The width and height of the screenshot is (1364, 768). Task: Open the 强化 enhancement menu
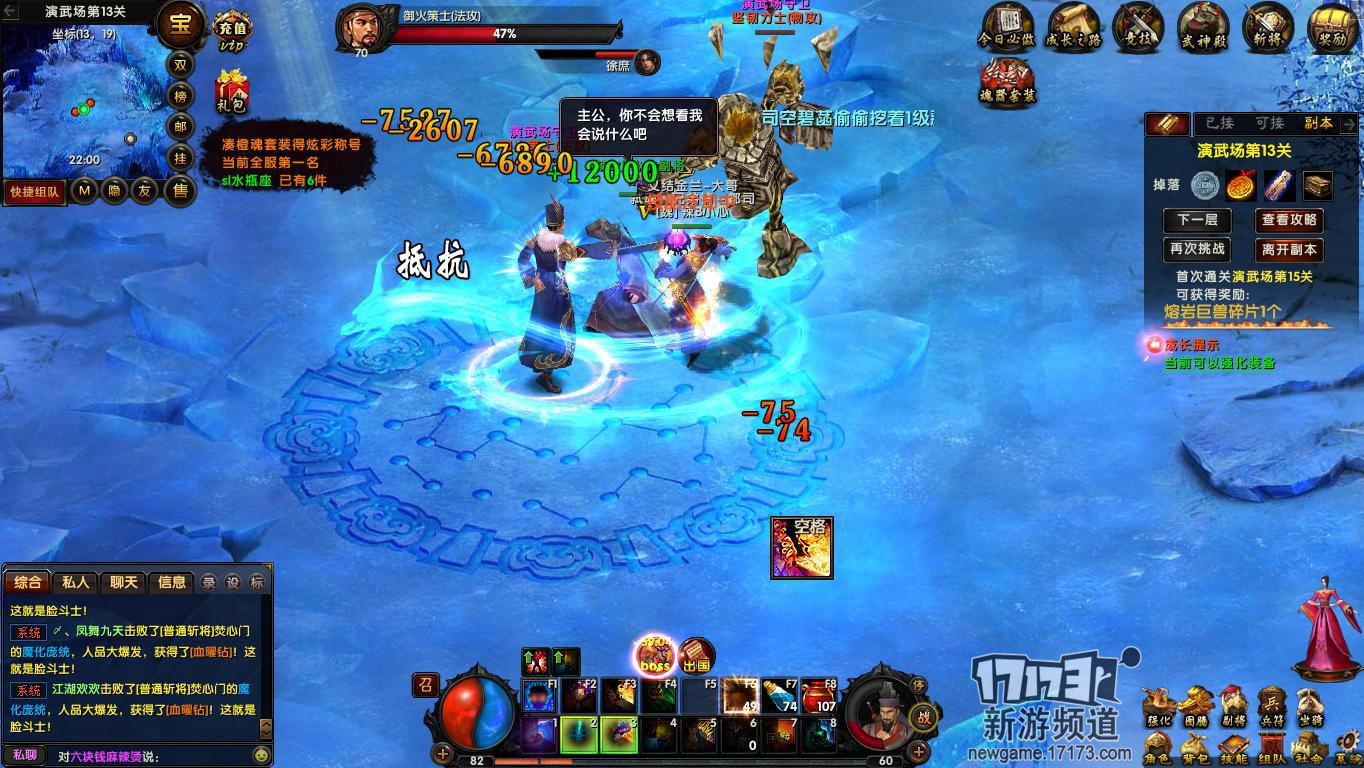1158,705
